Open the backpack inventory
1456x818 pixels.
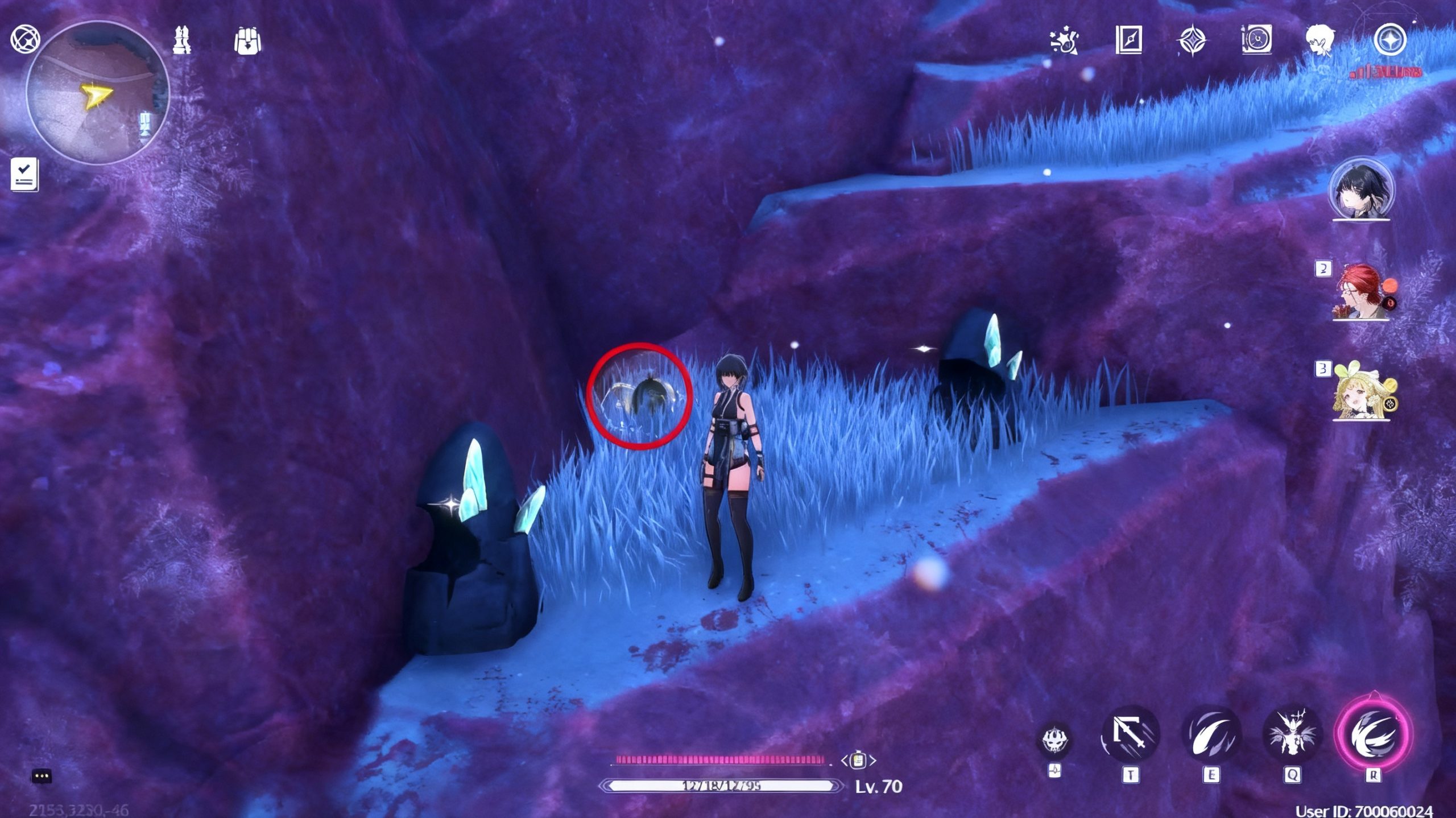click(x=247, y=41)
